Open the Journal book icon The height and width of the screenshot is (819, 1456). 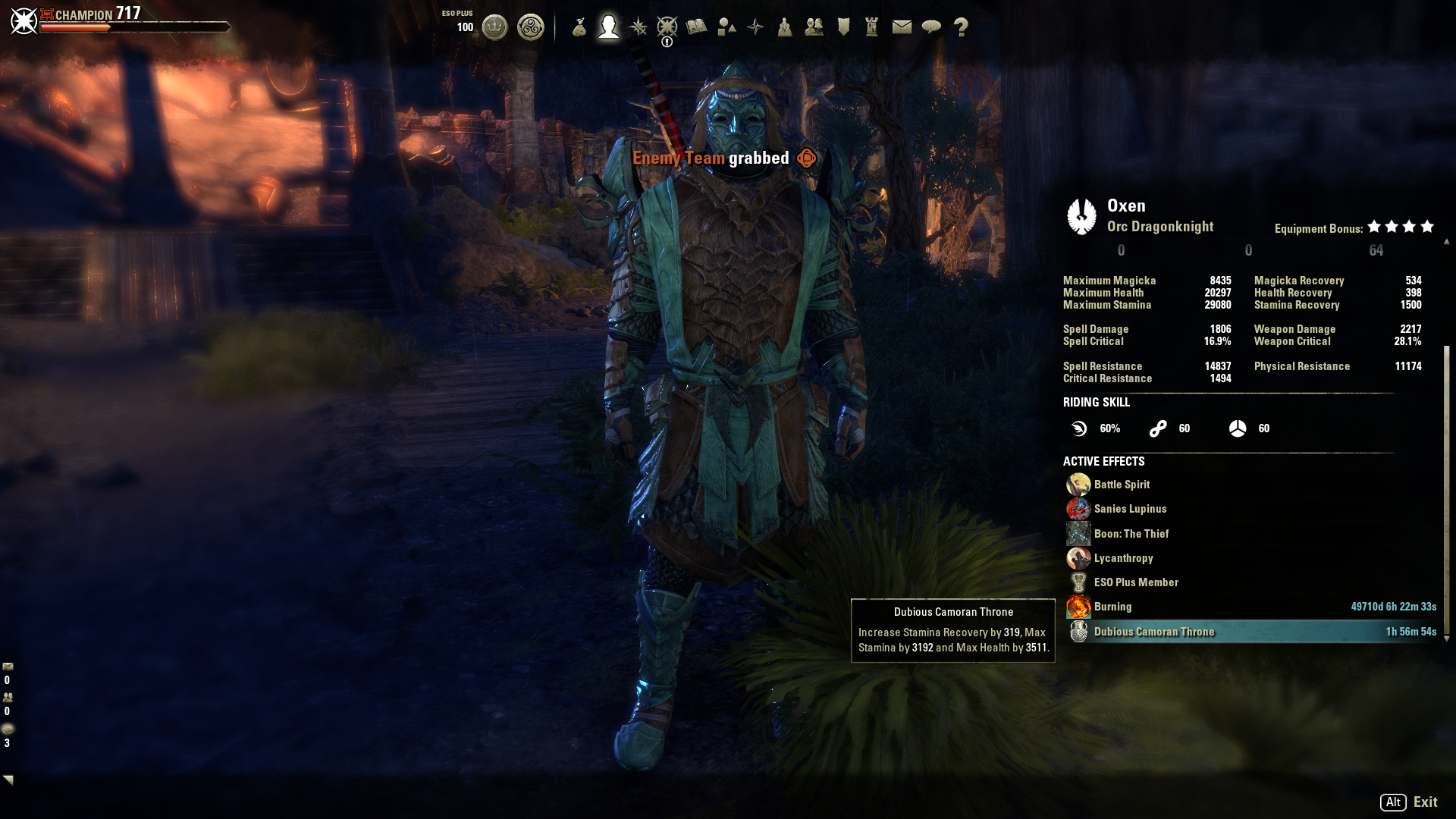point(696,25)
